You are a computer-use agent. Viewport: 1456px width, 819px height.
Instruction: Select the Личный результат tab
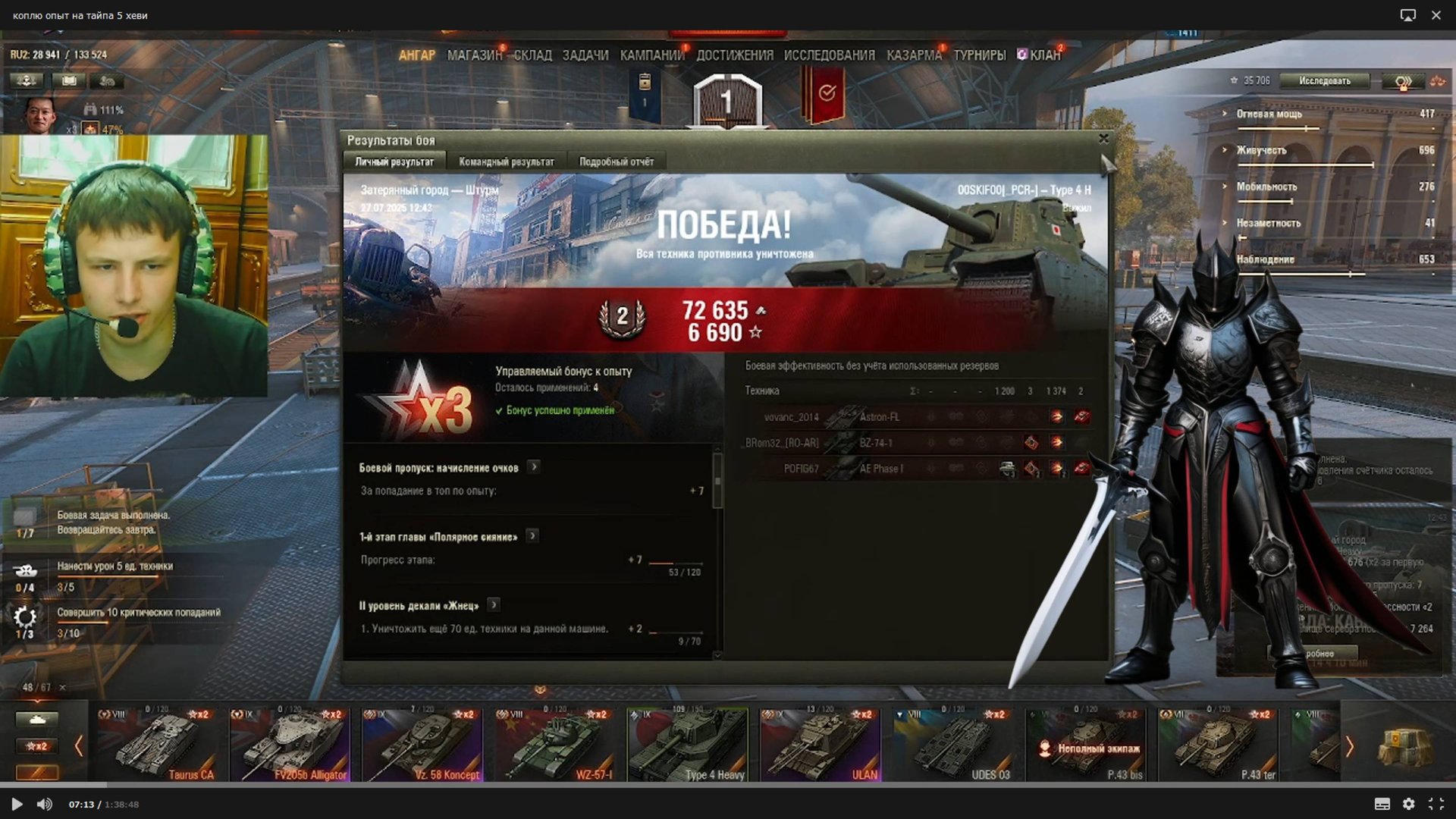click(394, 162)
